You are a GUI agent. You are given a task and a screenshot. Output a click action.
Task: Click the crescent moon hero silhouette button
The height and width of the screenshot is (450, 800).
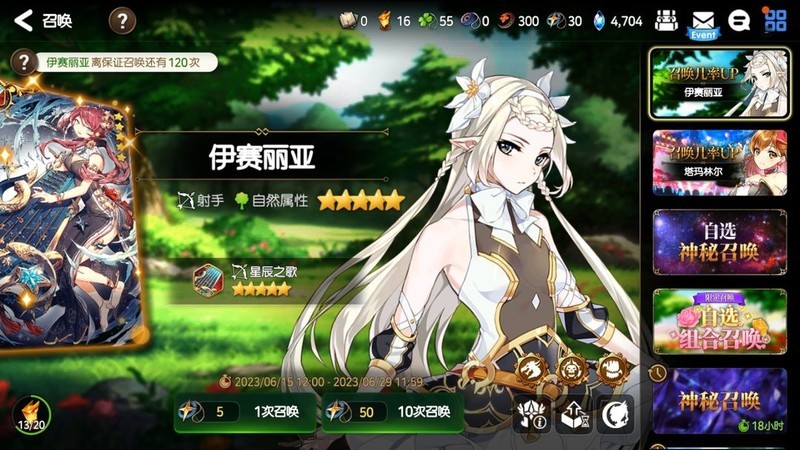(614, 414)
